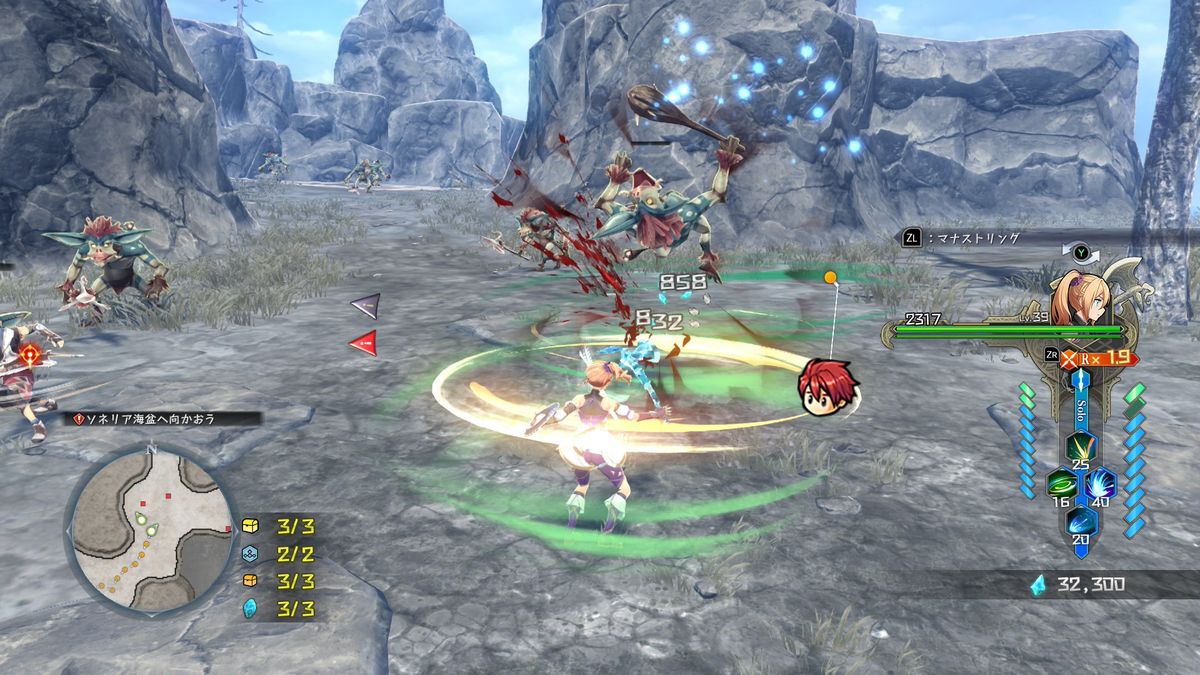Trigger the blue burst skill costing 40

click(x=1101, y=485)
